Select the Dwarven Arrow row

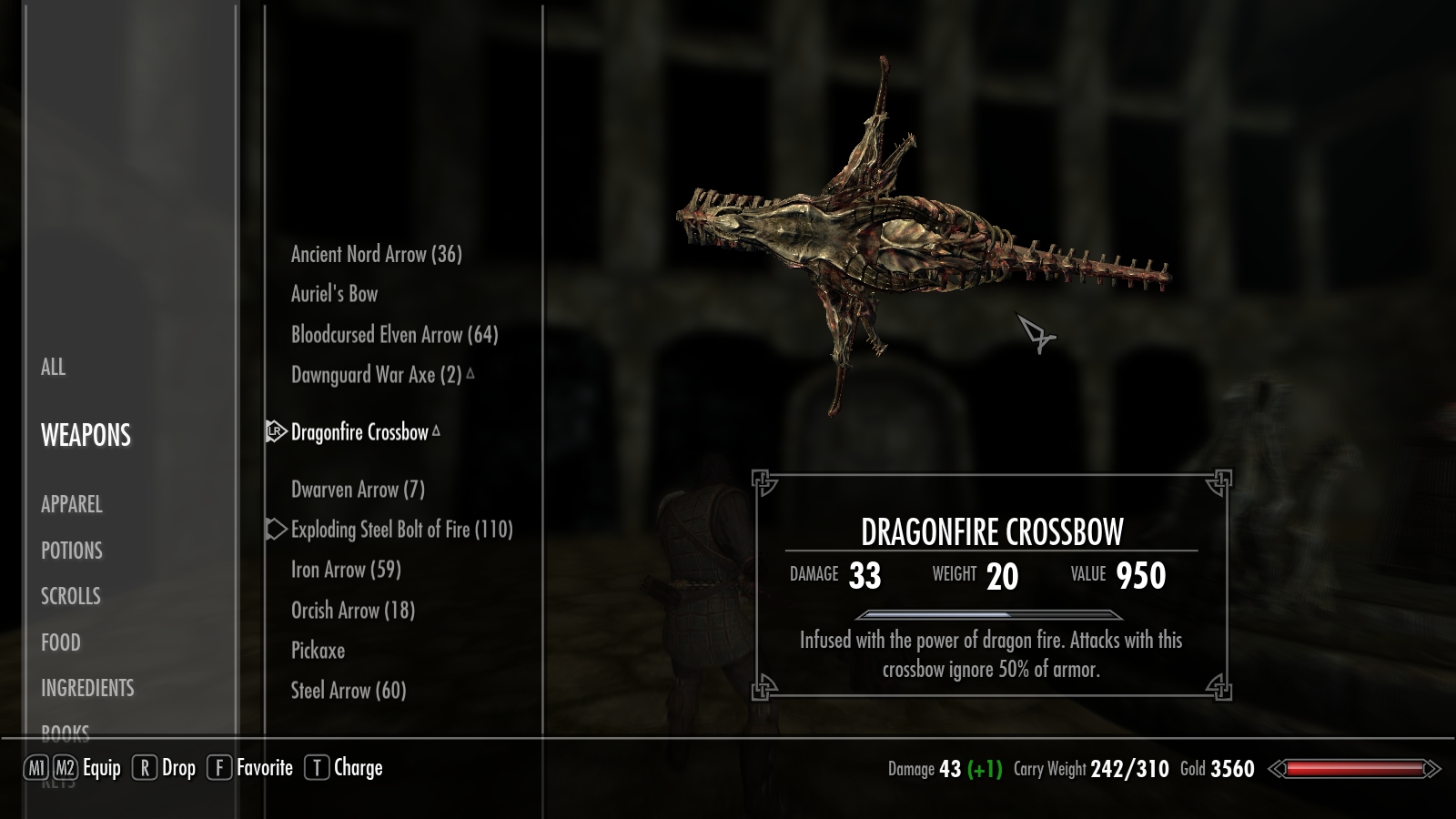[x=358, y=490]
